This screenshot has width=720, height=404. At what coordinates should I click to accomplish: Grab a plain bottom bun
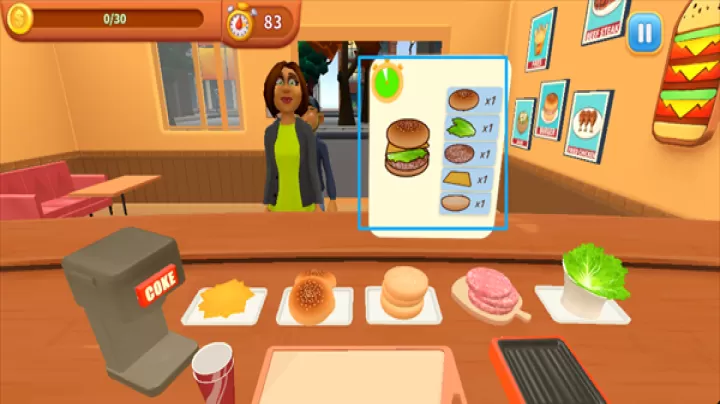tap(403, 293)
